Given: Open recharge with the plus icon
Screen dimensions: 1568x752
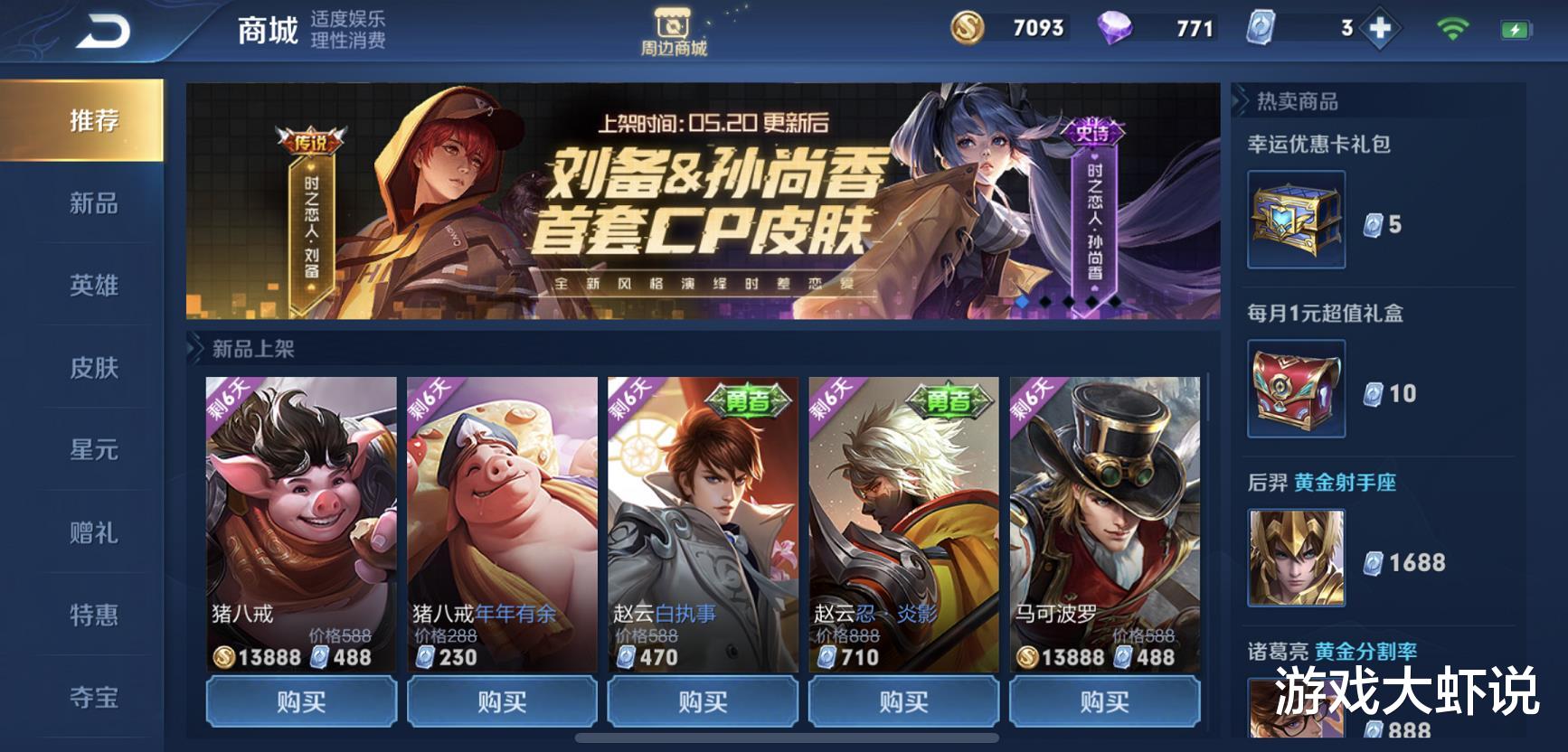Looking at the screenshot, I should [x=1380, y=28].
